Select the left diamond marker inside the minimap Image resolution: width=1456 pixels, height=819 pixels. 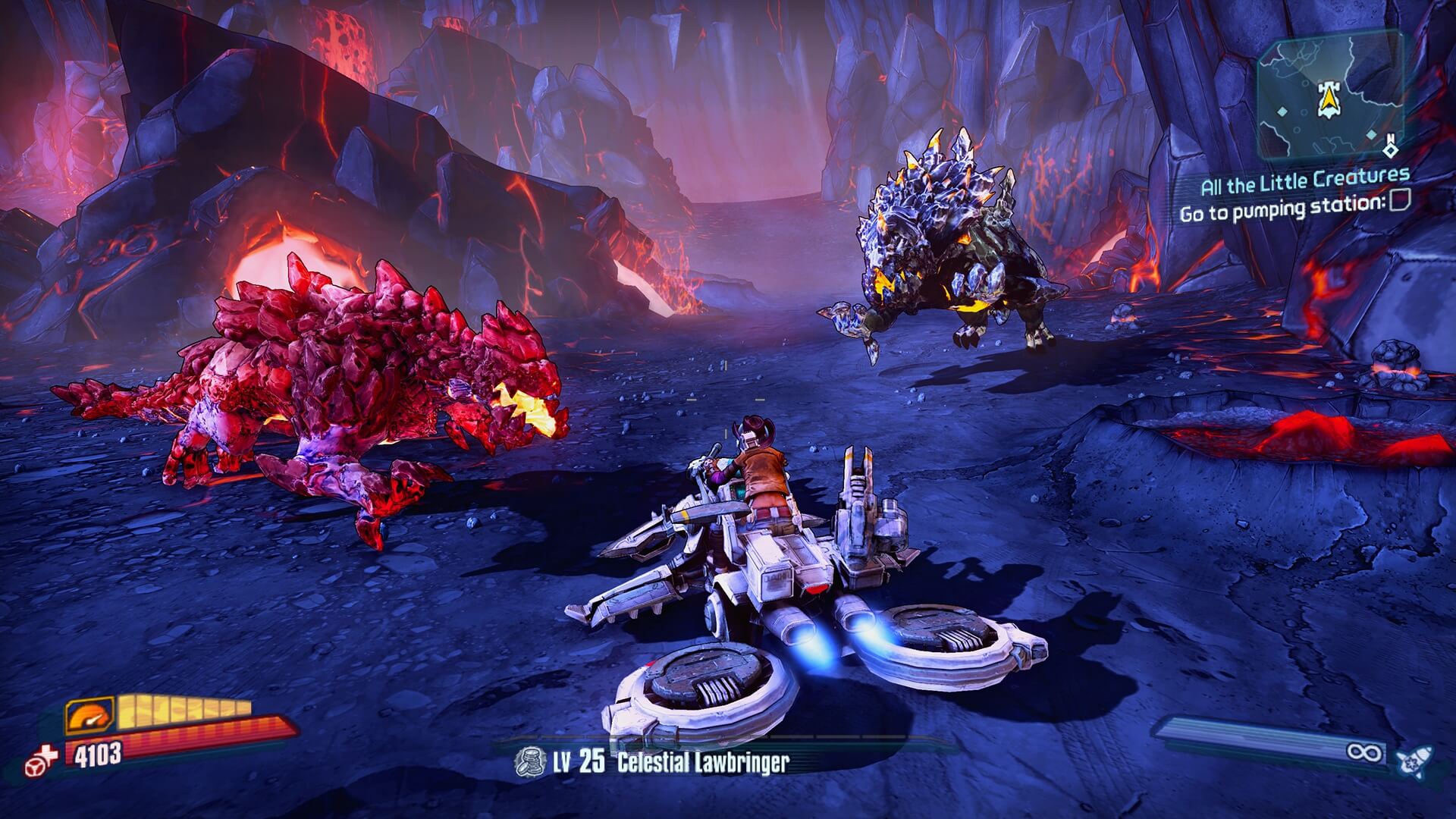click(1282, 111)
